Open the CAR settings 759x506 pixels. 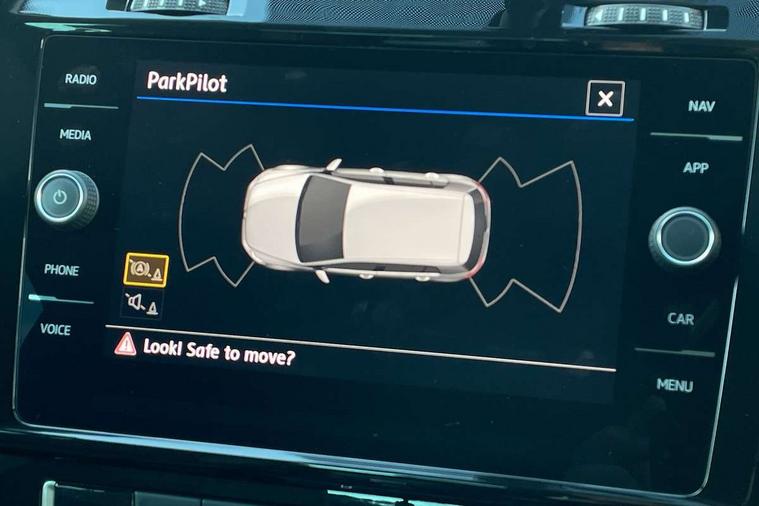[681, 319]
